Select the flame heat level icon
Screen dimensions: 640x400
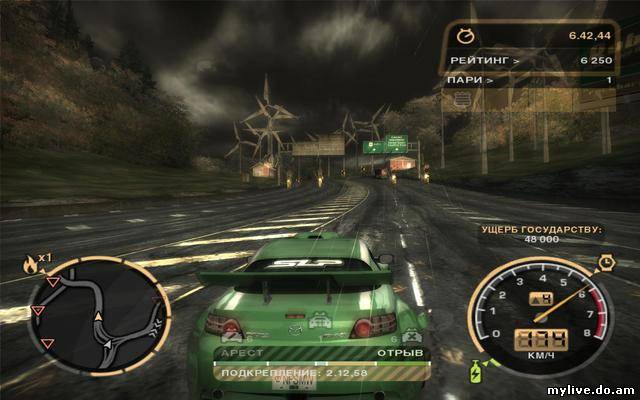[31, 264]
